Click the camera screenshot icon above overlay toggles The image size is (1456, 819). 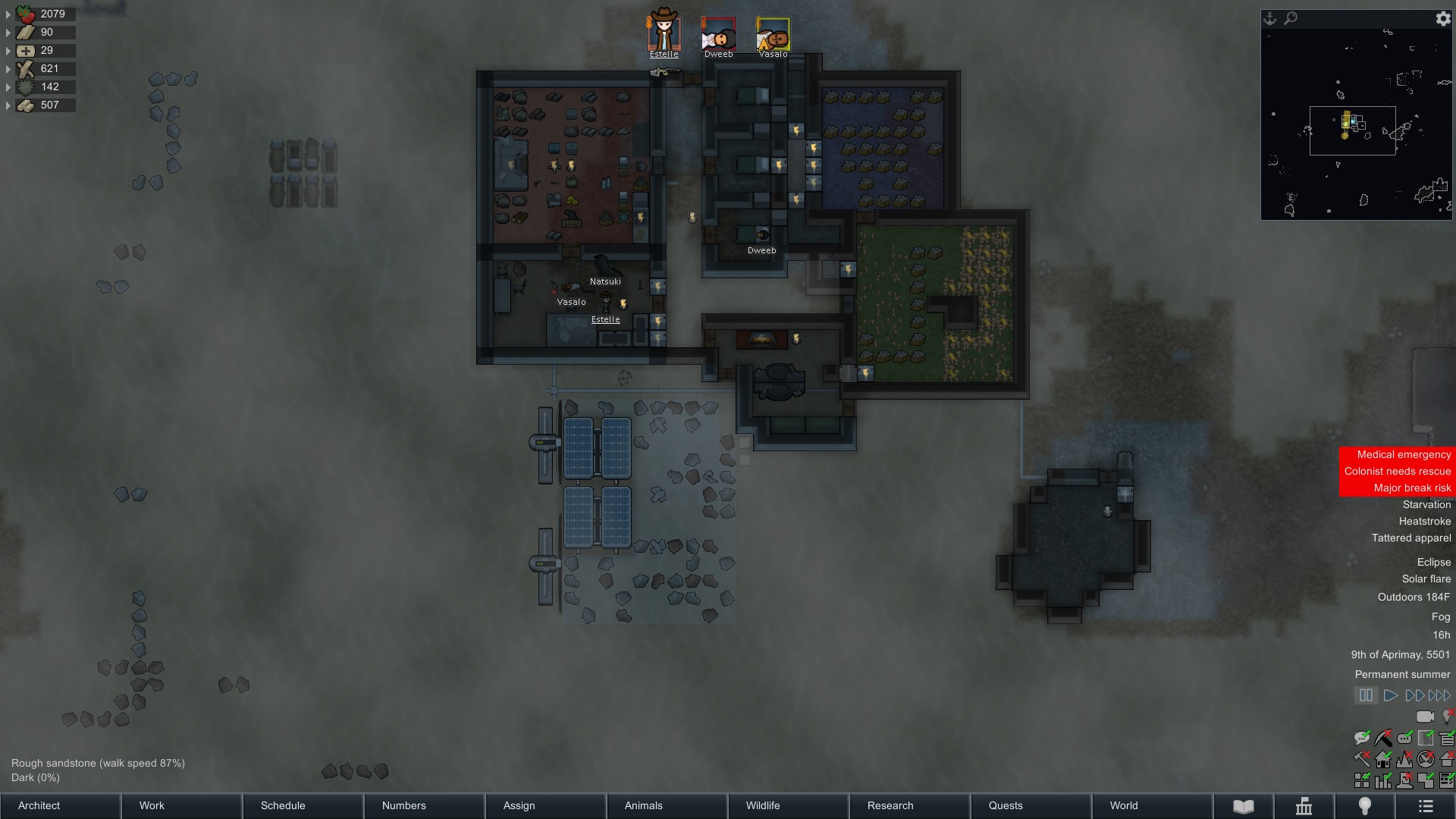pyautogui.click(x=1424, y=716)
